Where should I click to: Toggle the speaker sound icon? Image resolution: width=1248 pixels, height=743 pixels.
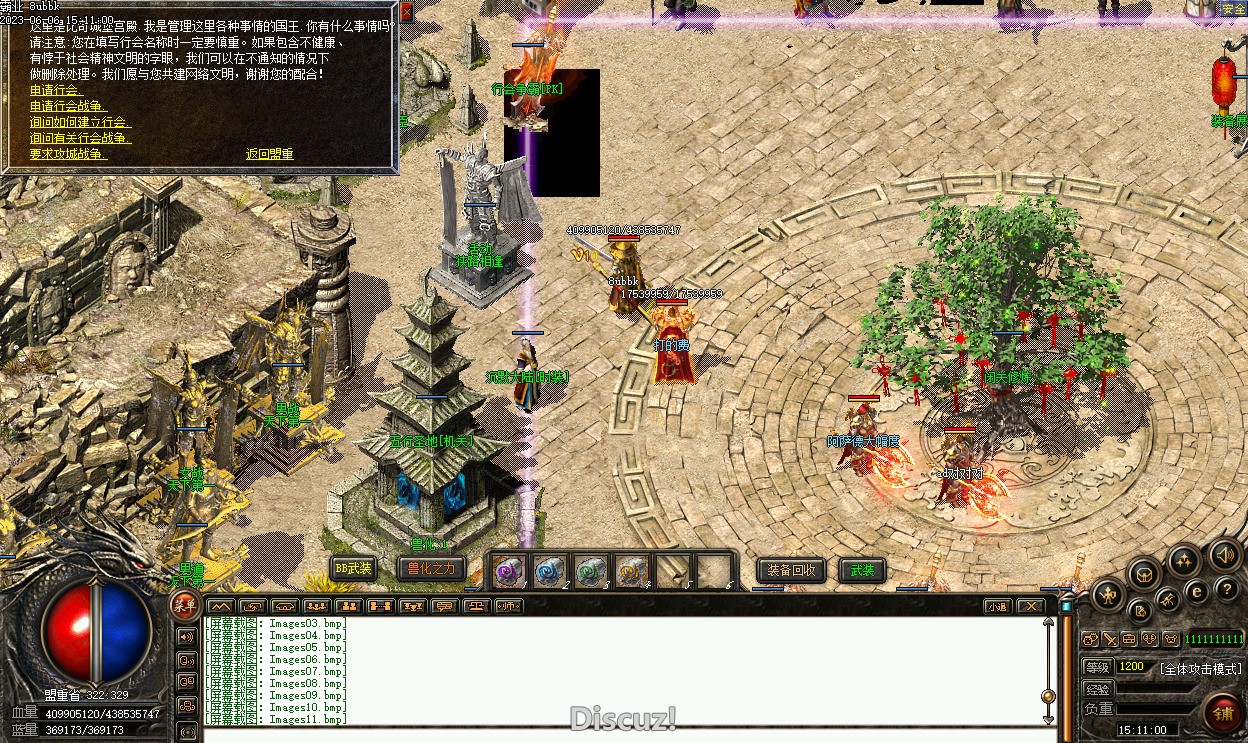1225,556
